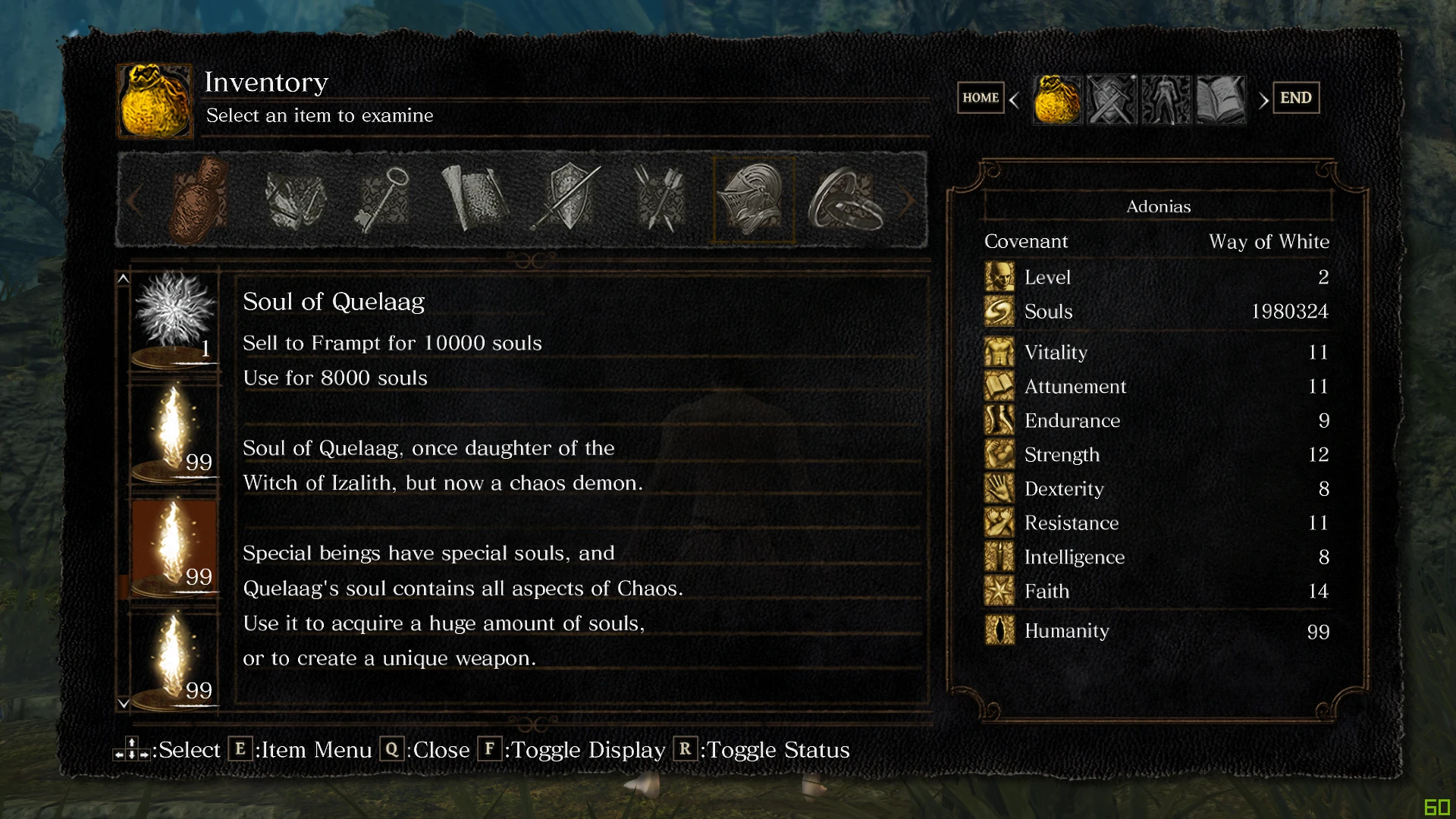Open the System book menu tab

1221,99
